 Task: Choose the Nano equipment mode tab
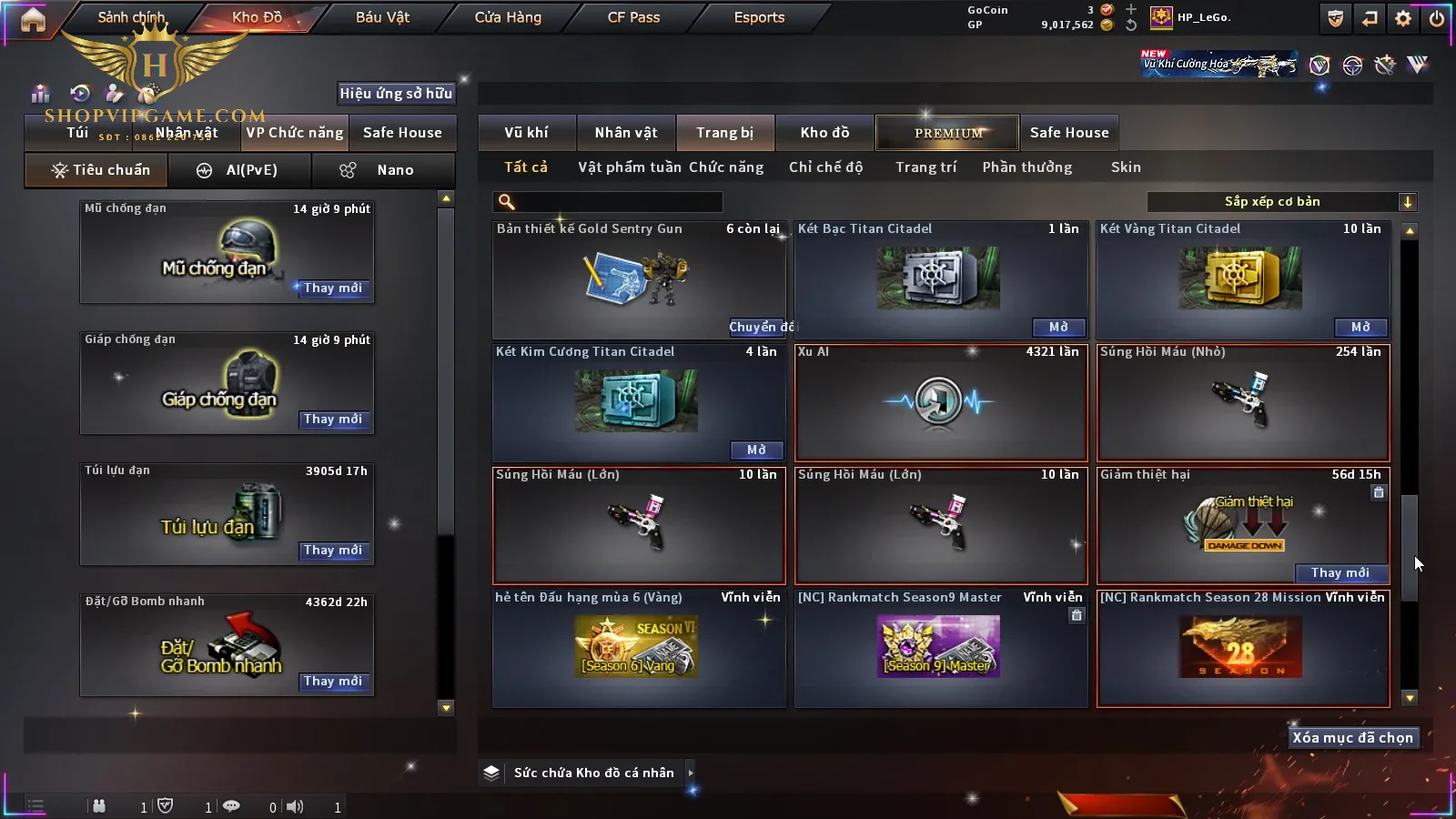pos(384,170)
